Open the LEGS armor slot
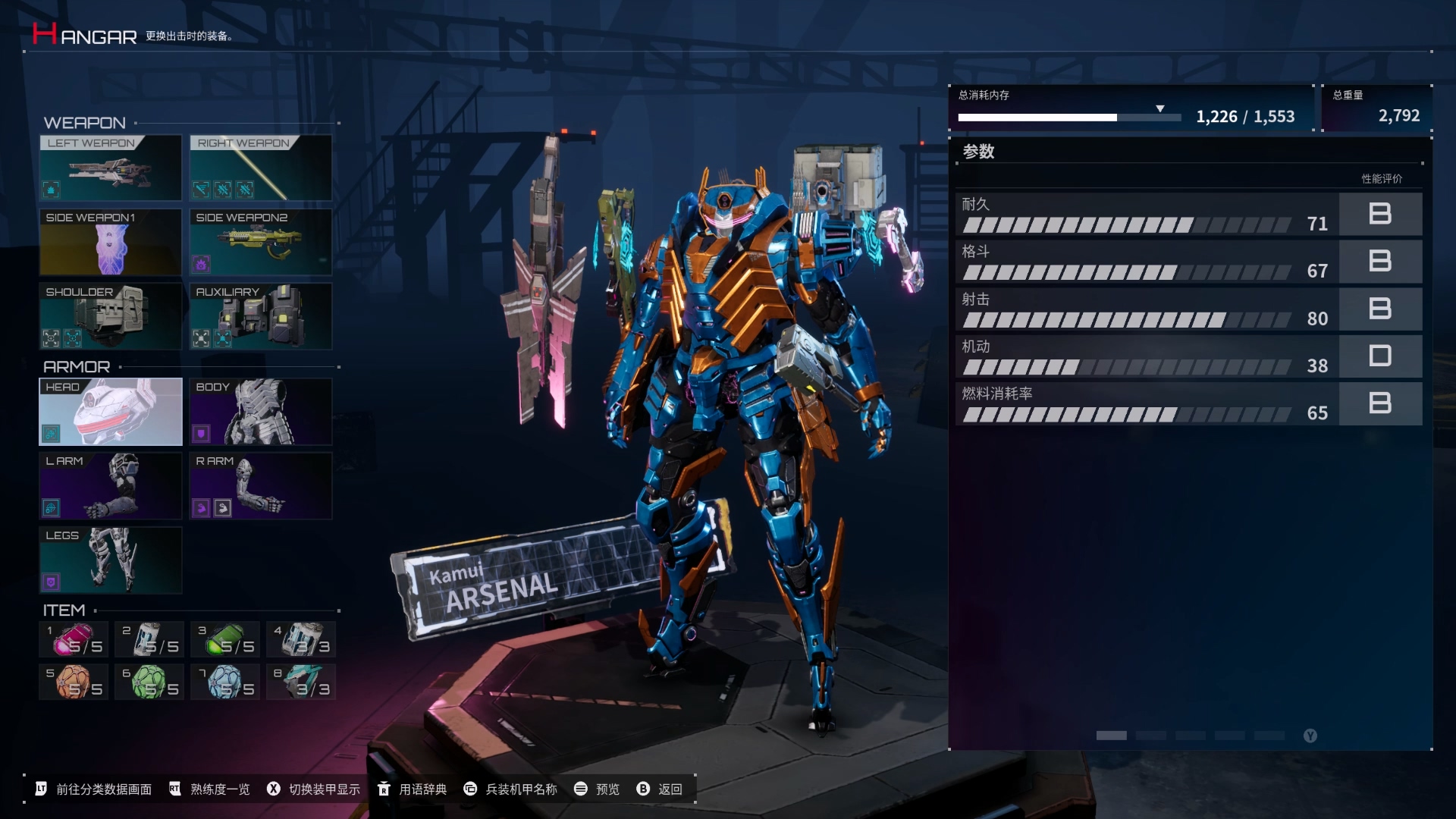1456x819 pixels. click(110, 560)
